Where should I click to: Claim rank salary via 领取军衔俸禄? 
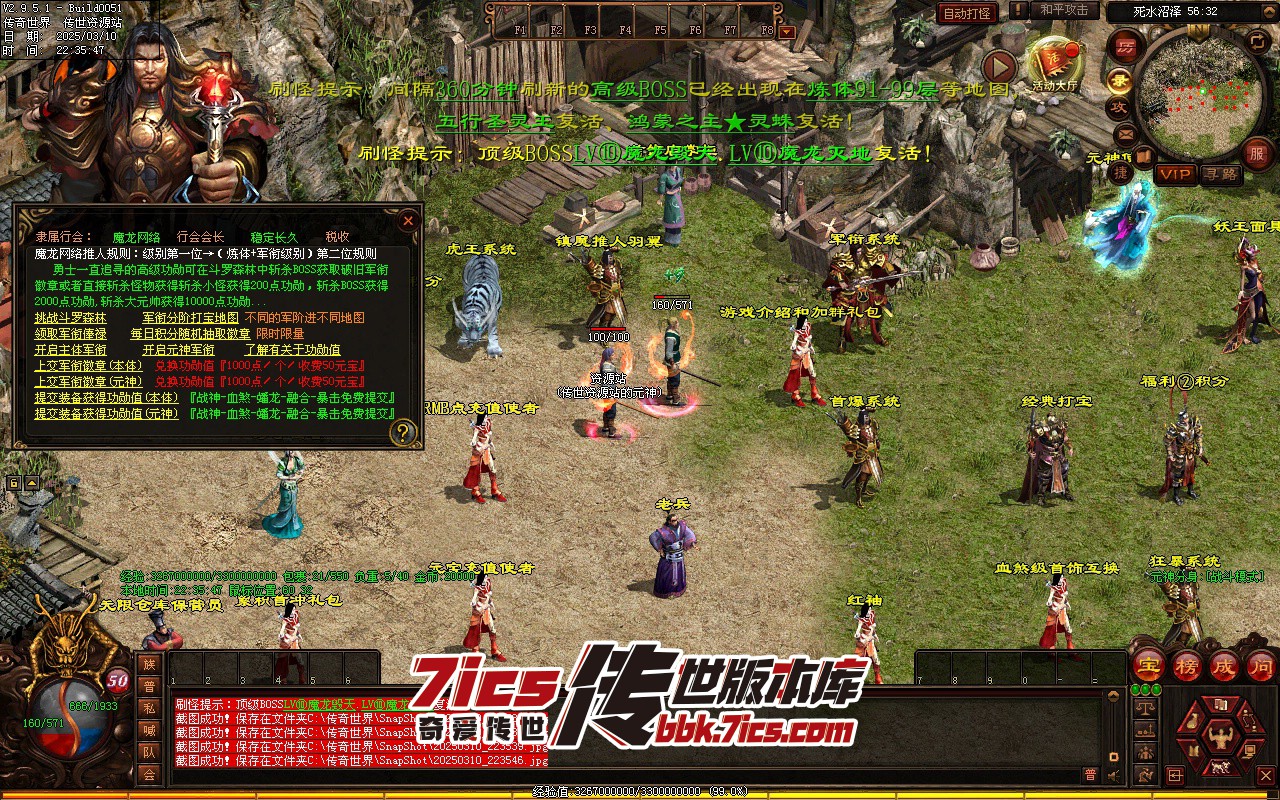(x=70, y=334)
